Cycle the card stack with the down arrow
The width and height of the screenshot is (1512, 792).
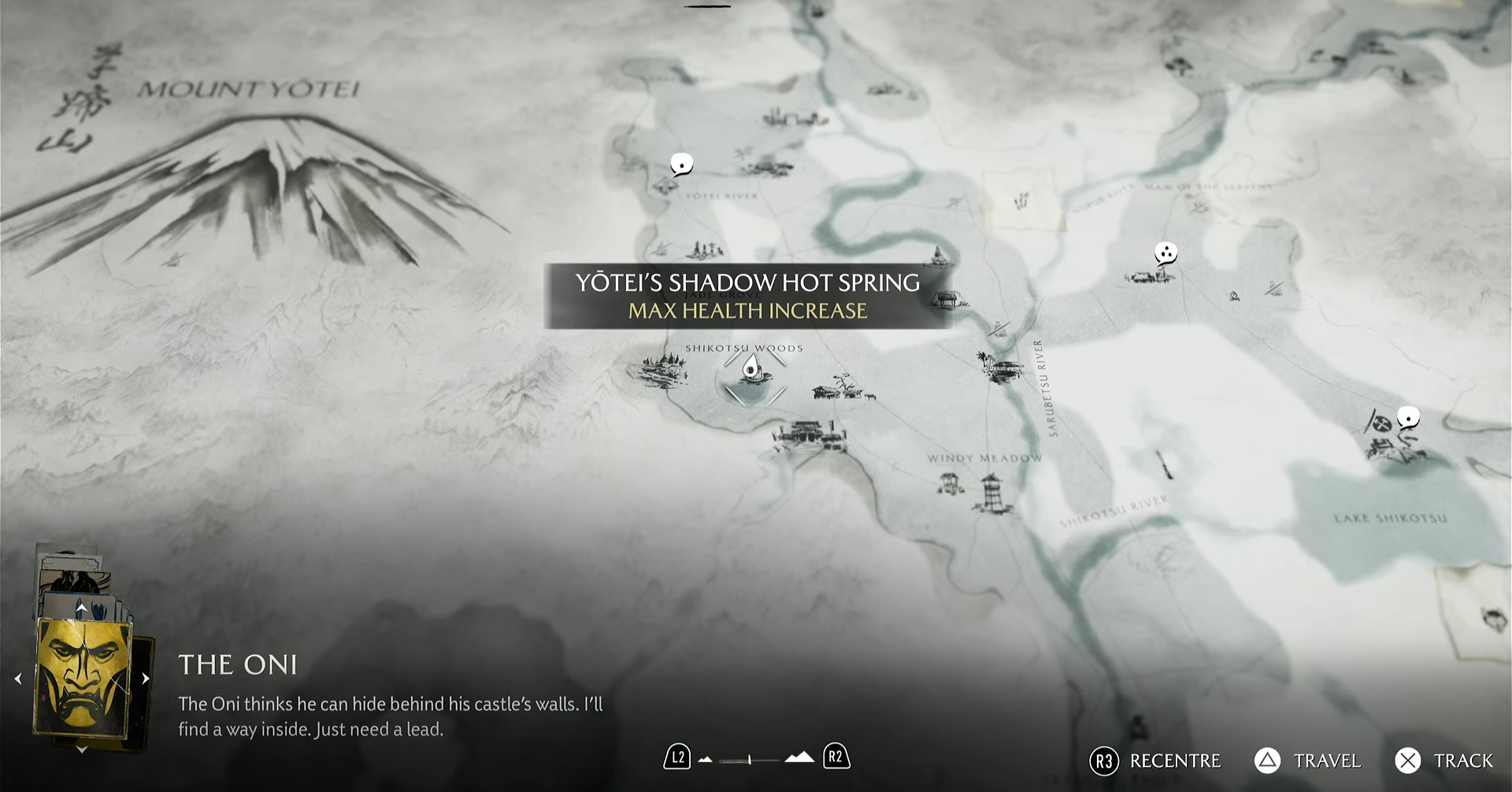[81, 750]
